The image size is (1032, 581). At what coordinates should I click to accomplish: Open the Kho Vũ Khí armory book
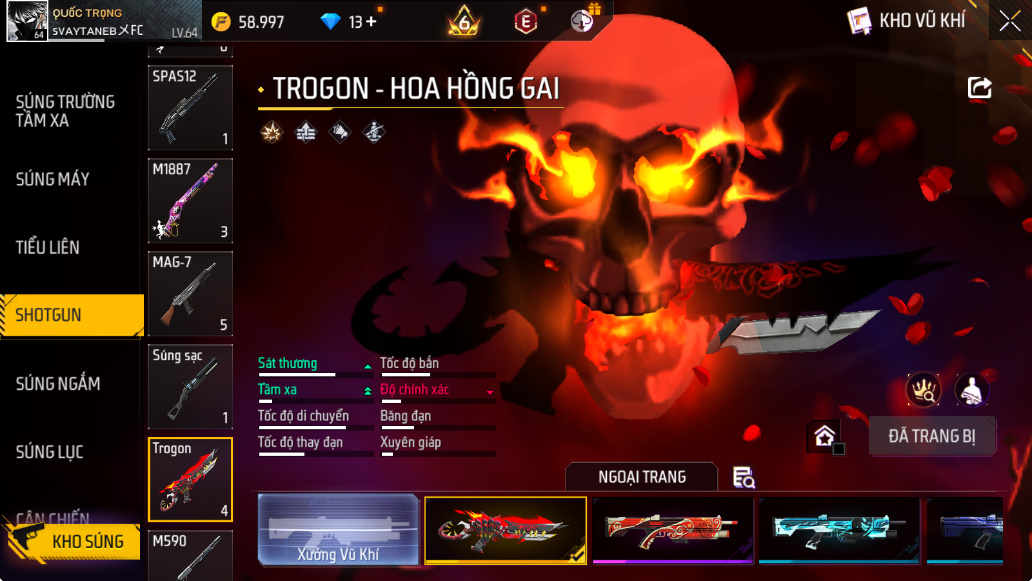click(907, 21)
